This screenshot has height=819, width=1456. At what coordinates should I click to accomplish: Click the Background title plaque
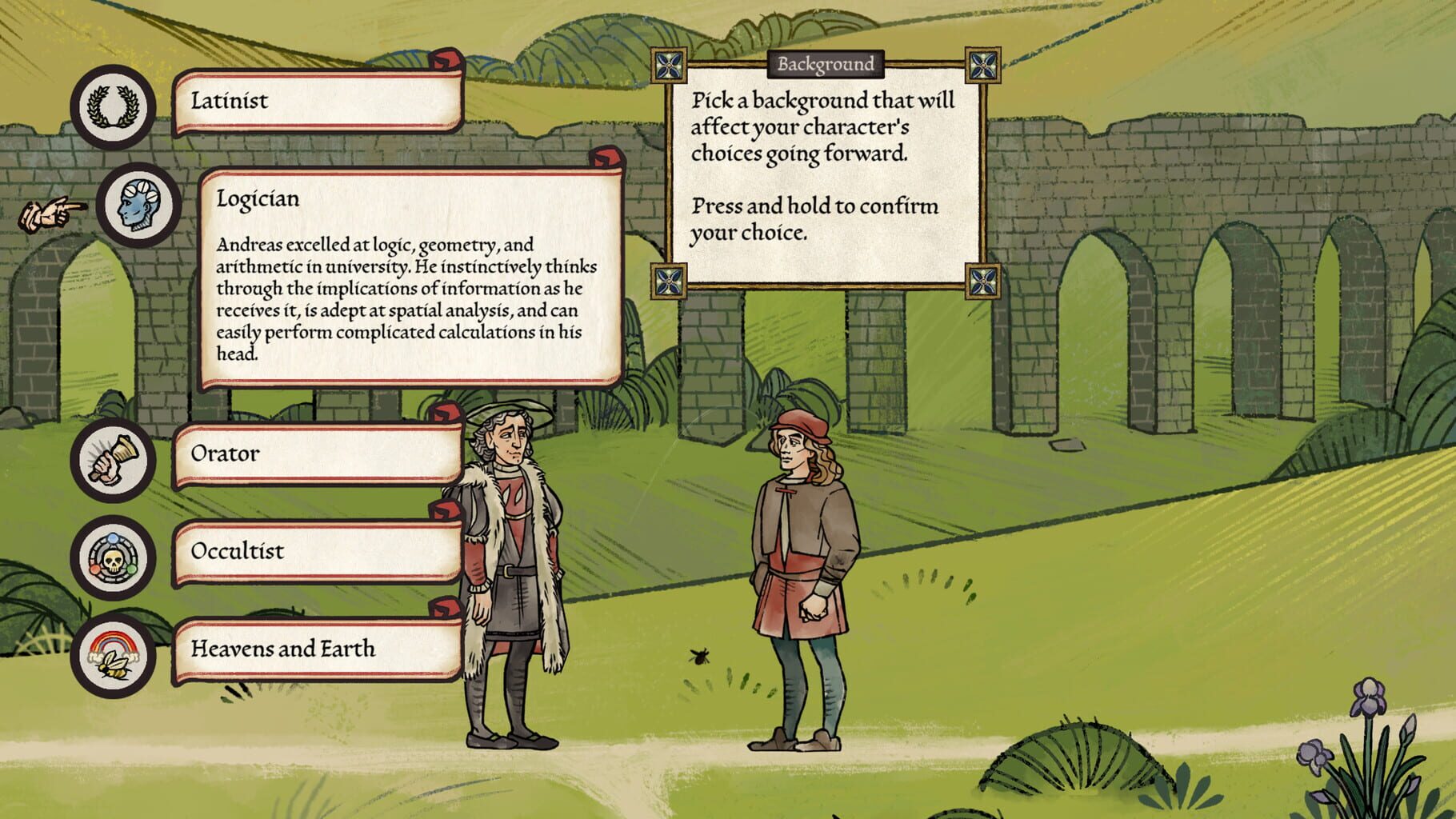826,64
